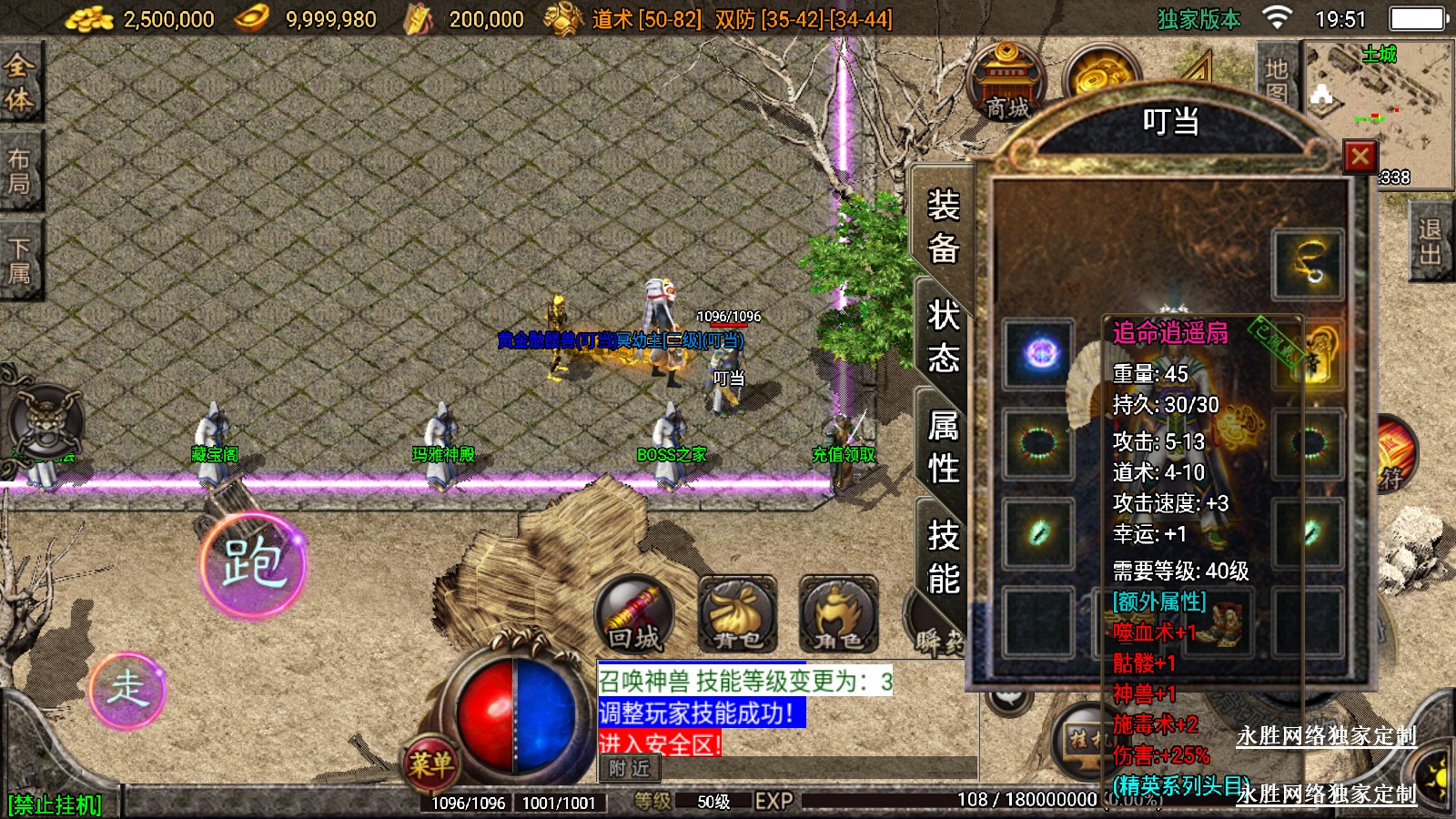Open the 菜单 menu button
Viewport: 1456px width, 819px height.
click(x=430, y=763)
